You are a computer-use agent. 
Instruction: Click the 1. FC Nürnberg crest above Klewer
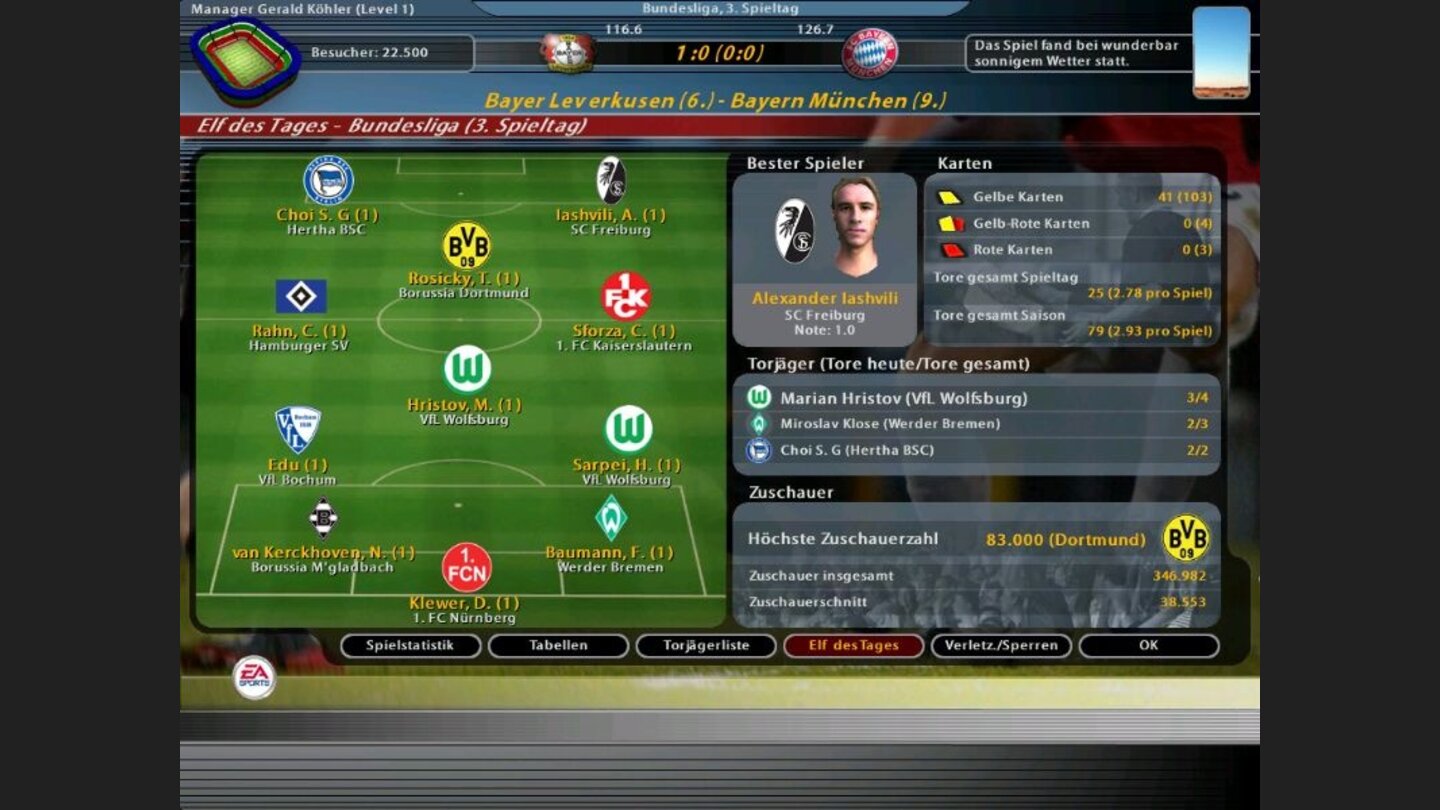coord(465,568)
